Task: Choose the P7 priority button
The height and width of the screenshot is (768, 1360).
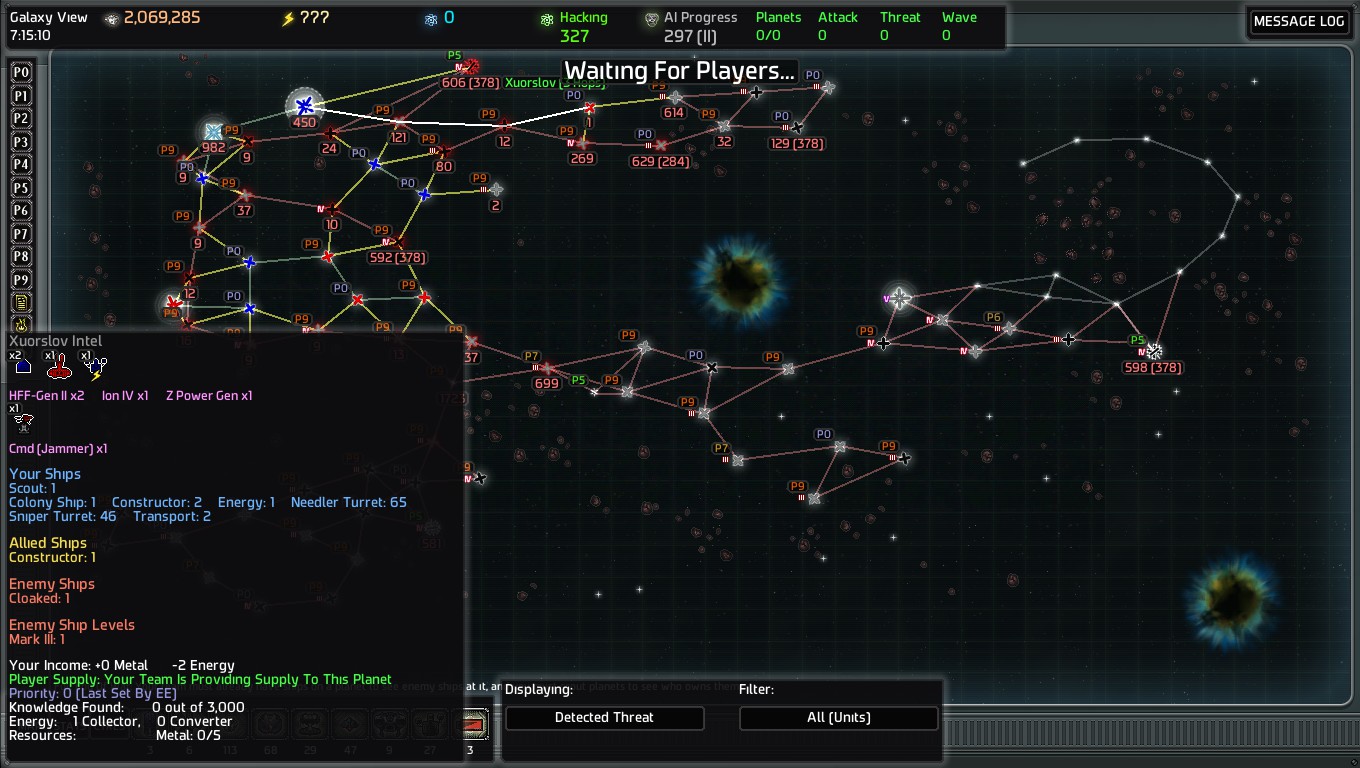Action: (x=20, y=234)
